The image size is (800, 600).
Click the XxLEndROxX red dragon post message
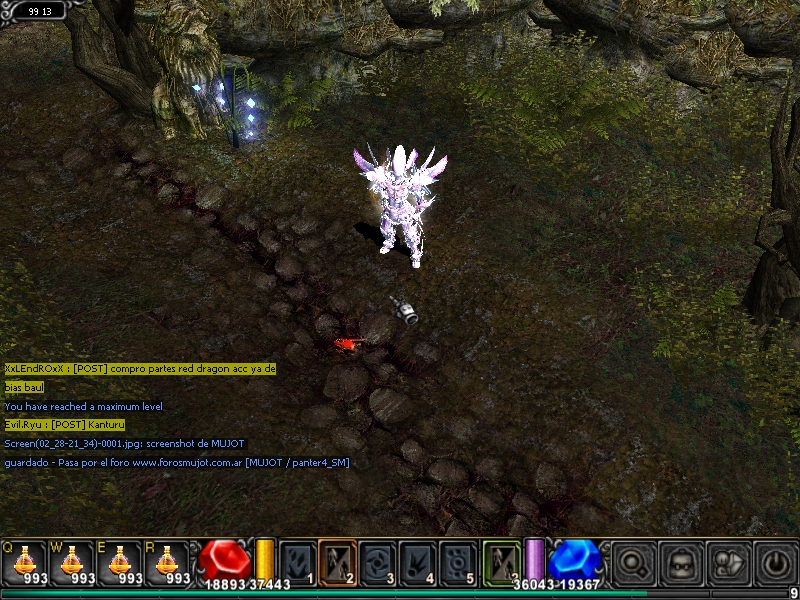pyautogui.click(x=140, y=368)
